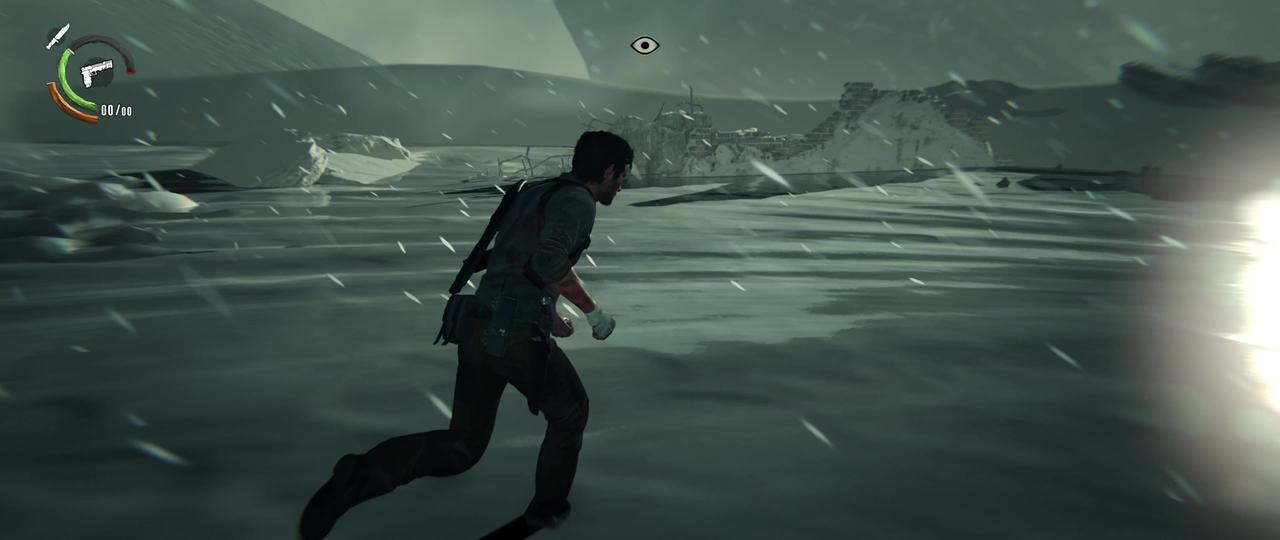This screenshot has width=1280, height=540.
Task: Select the pistol weapon icon
Action: coord(97,71)
